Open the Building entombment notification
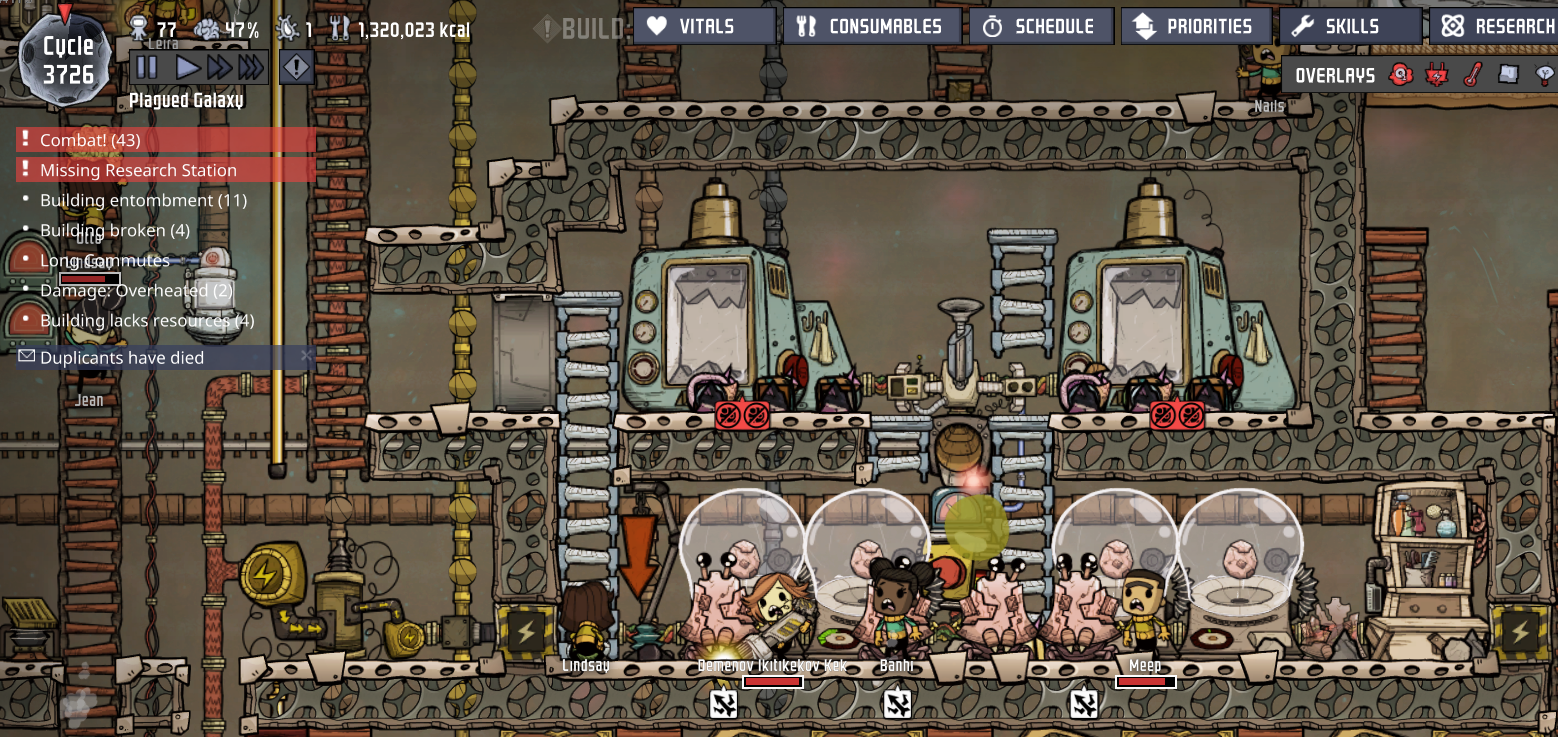 (143, 200)
